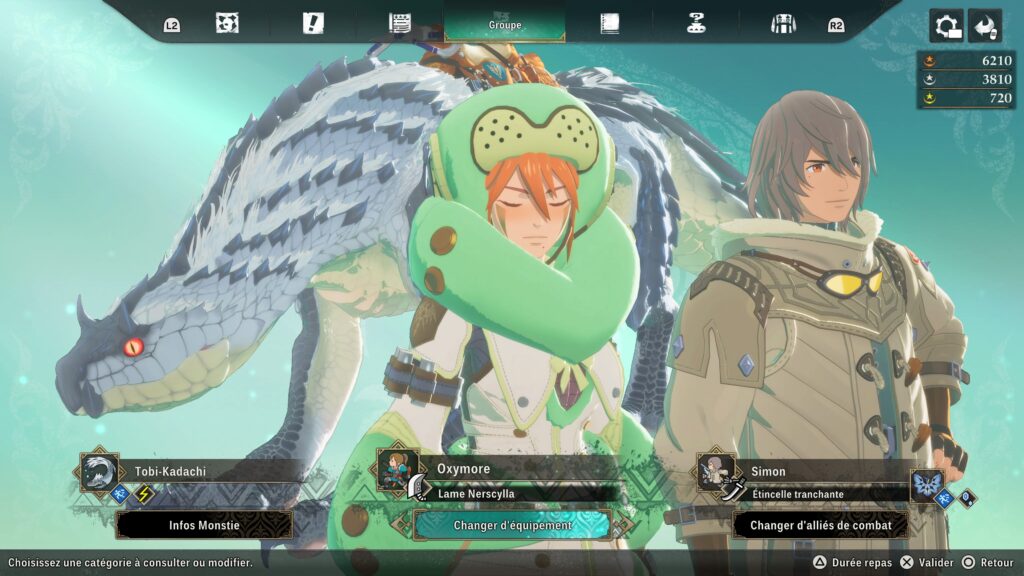This screenshot has width=1024, height=576.
Task: Select the Oxymore character portrait
Action: coord(396,469)
